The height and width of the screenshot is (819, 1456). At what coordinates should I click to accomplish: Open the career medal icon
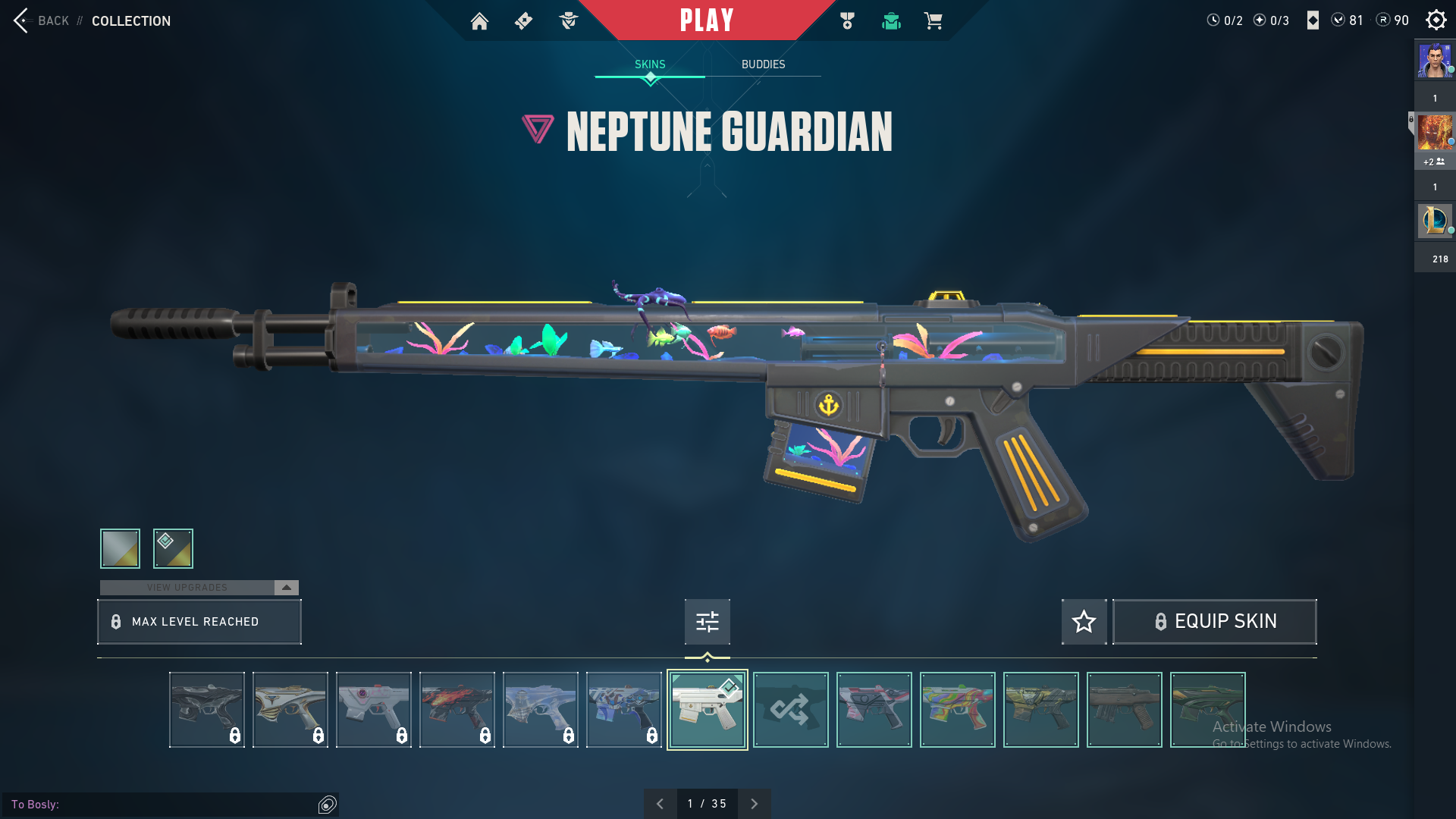(x=847, y=21)
